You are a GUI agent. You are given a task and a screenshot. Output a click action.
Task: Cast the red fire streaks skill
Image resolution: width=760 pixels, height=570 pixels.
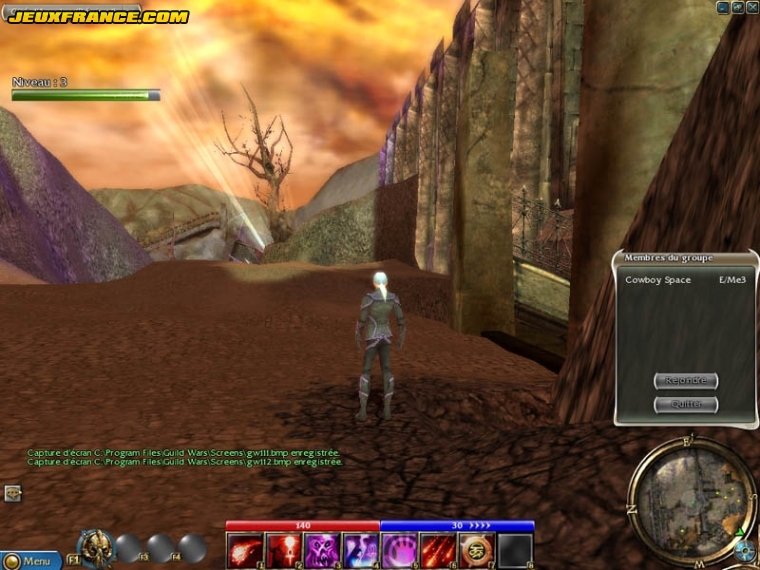437,550
